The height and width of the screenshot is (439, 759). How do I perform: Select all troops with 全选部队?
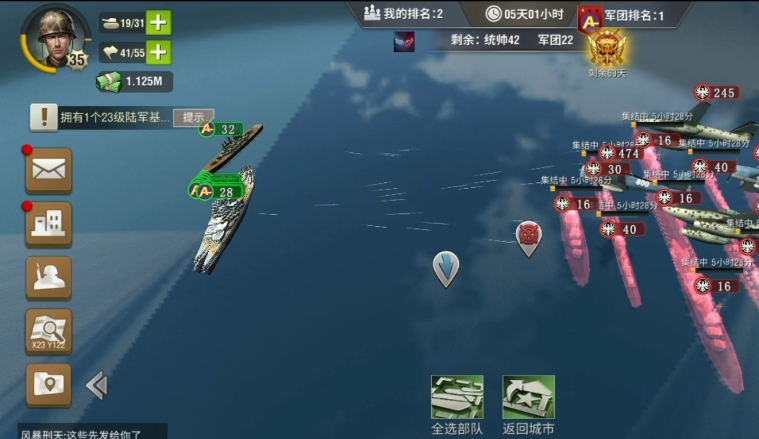click(x=457, y=405)
